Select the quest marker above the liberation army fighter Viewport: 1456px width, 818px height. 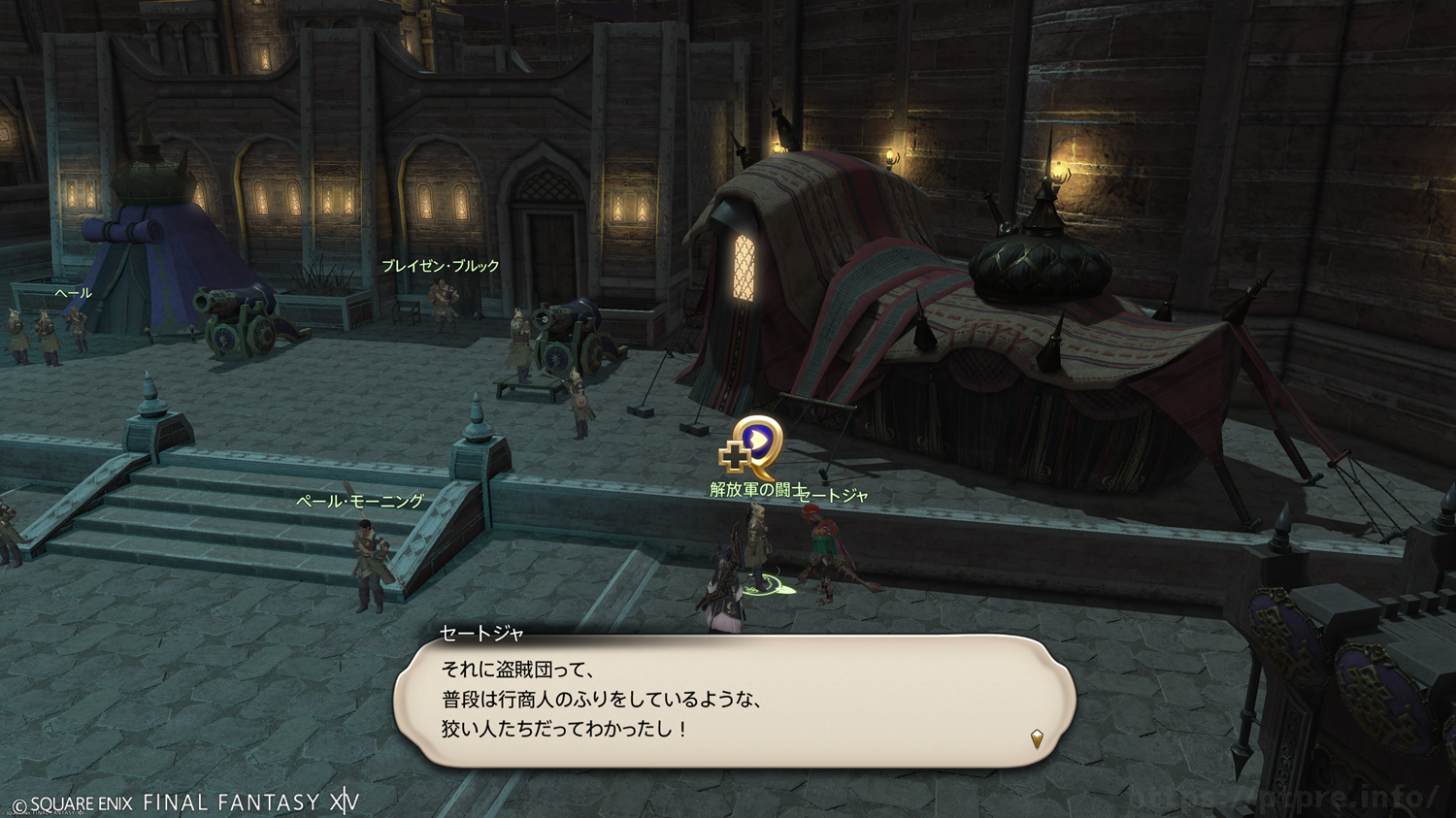752,446
